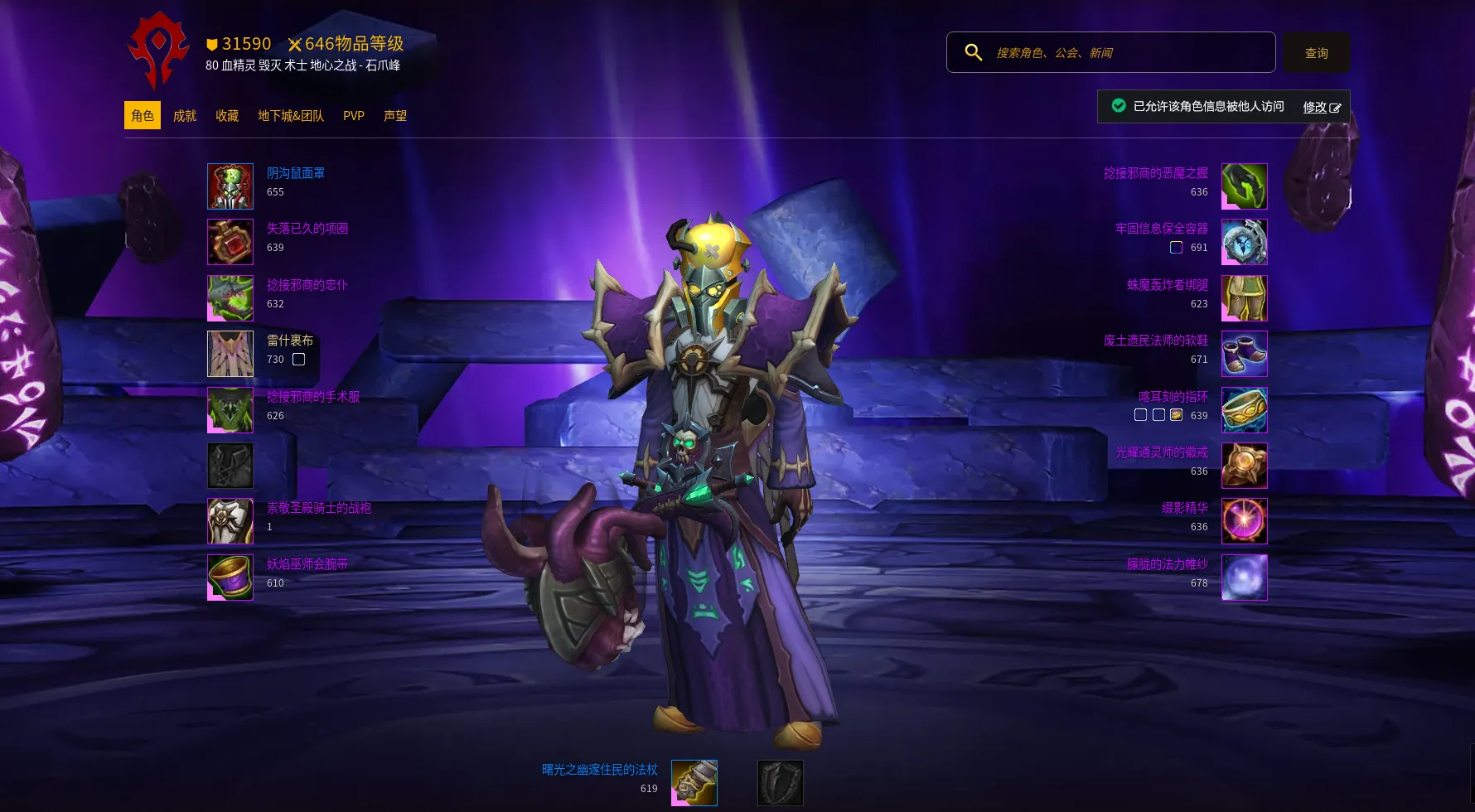This screenshot has height=812, width=1475.
Task: Select the 阴沟鼠面罩 helmet icon
Action: pyautogui.click(x=230, y=186)
